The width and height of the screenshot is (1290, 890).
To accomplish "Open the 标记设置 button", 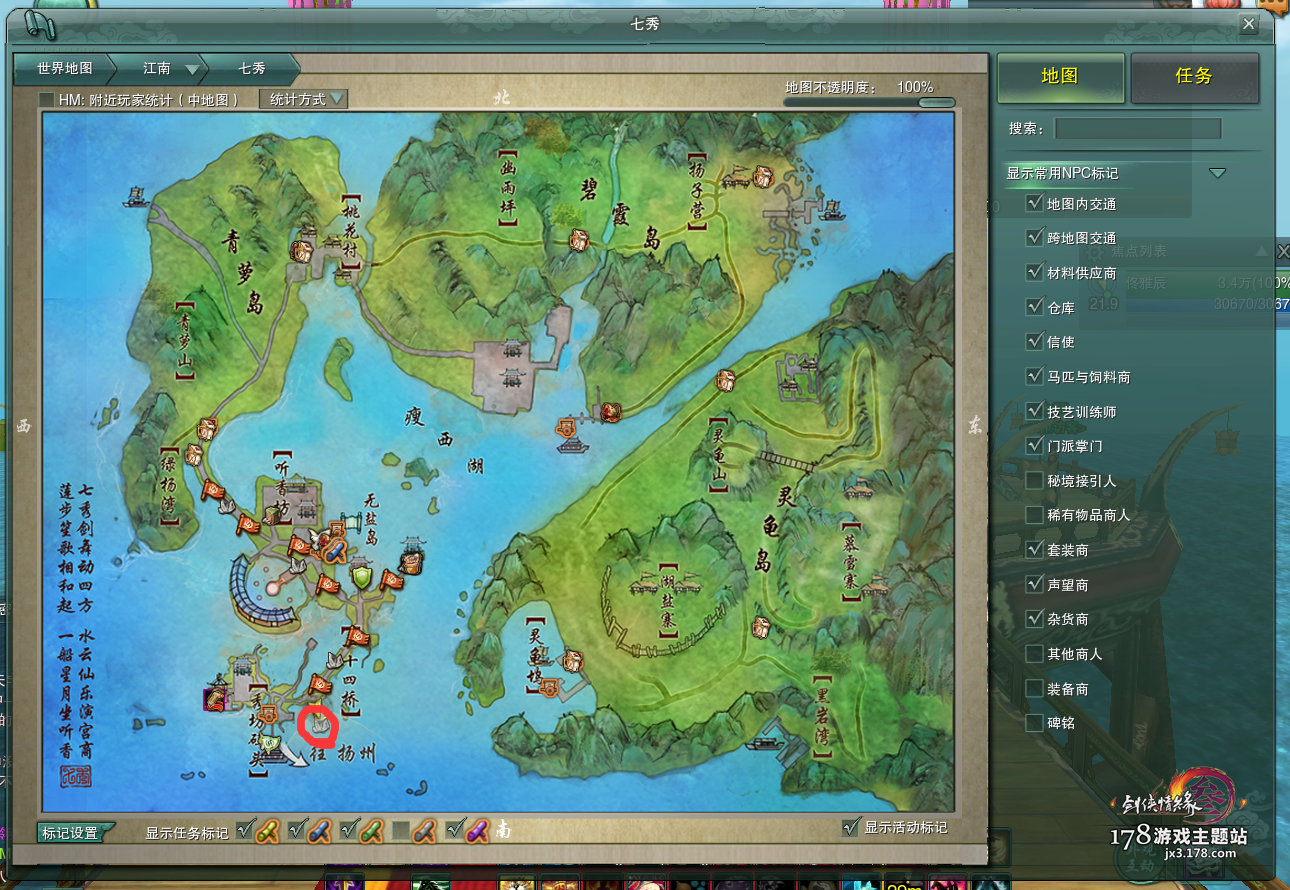I will pos(75,832).
